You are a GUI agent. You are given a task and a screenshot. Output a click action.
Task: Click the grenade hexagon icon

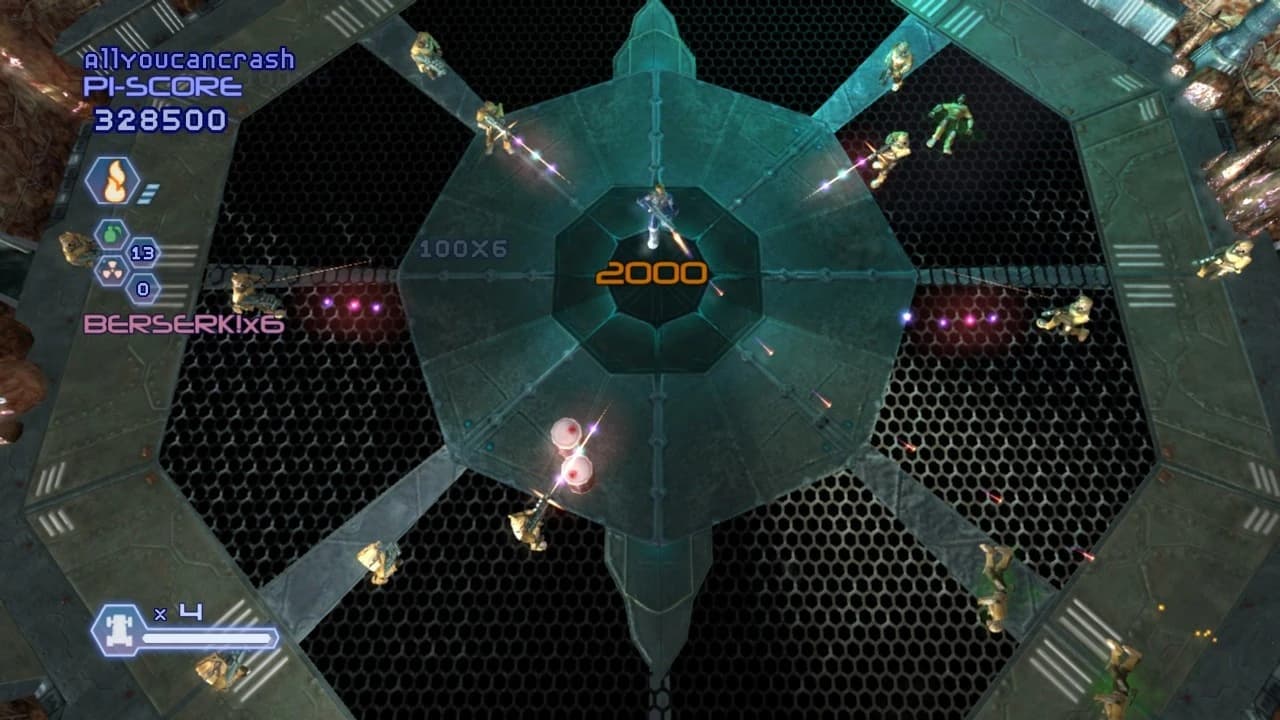coord(111,235)
